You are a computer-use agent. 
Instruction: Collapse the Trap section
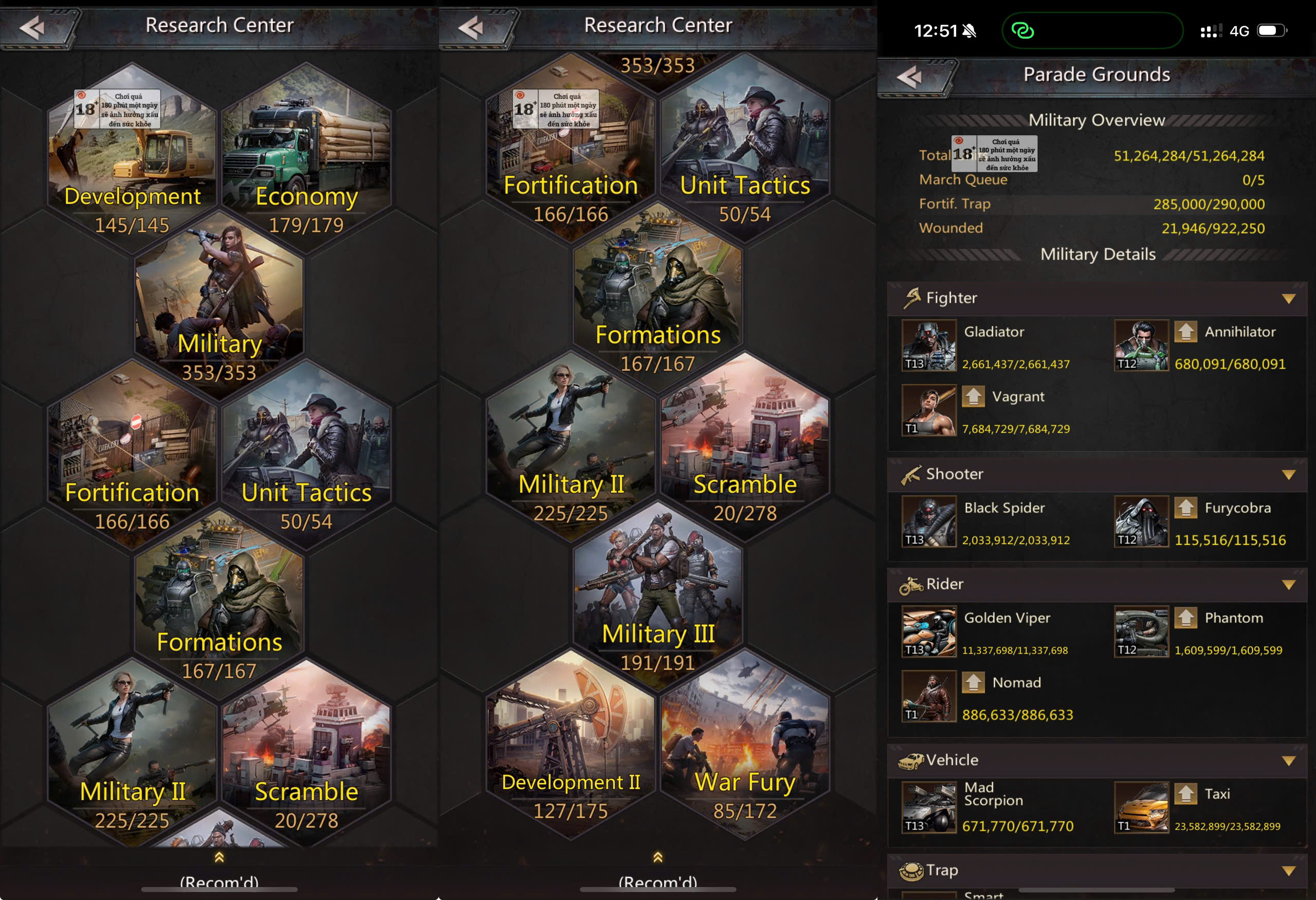pyautogui.click(x=1288, y=871)
